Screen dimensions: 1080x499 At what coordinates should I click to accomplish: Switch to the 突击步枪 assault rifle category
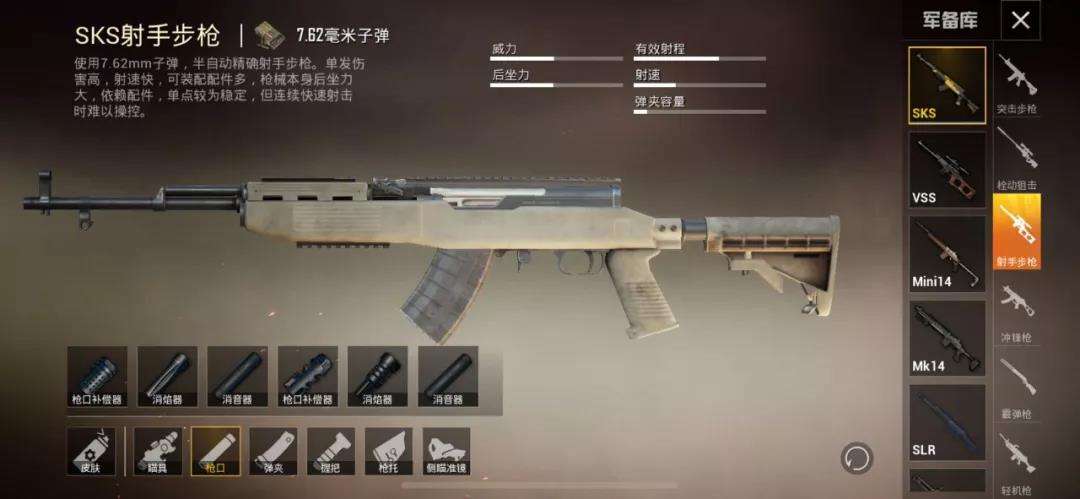1016,82
